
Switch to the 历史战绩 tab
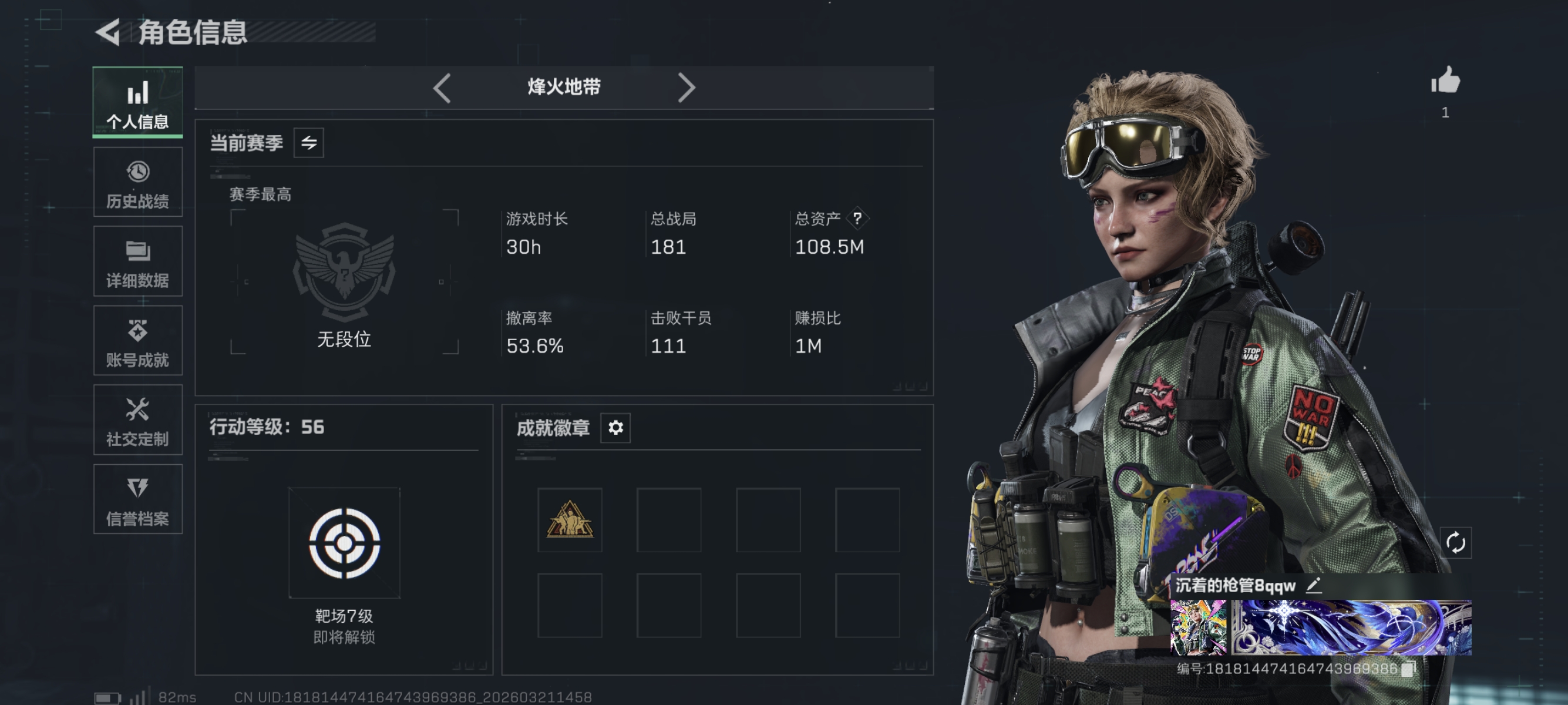[137, 182]
